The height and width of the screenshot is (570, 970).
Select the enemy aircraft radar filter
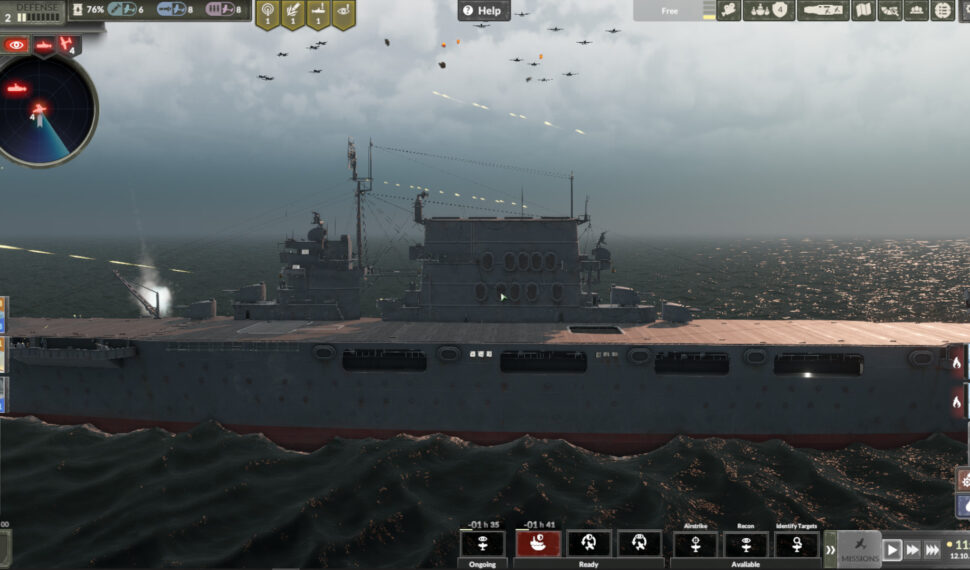(x=68, y=45)
